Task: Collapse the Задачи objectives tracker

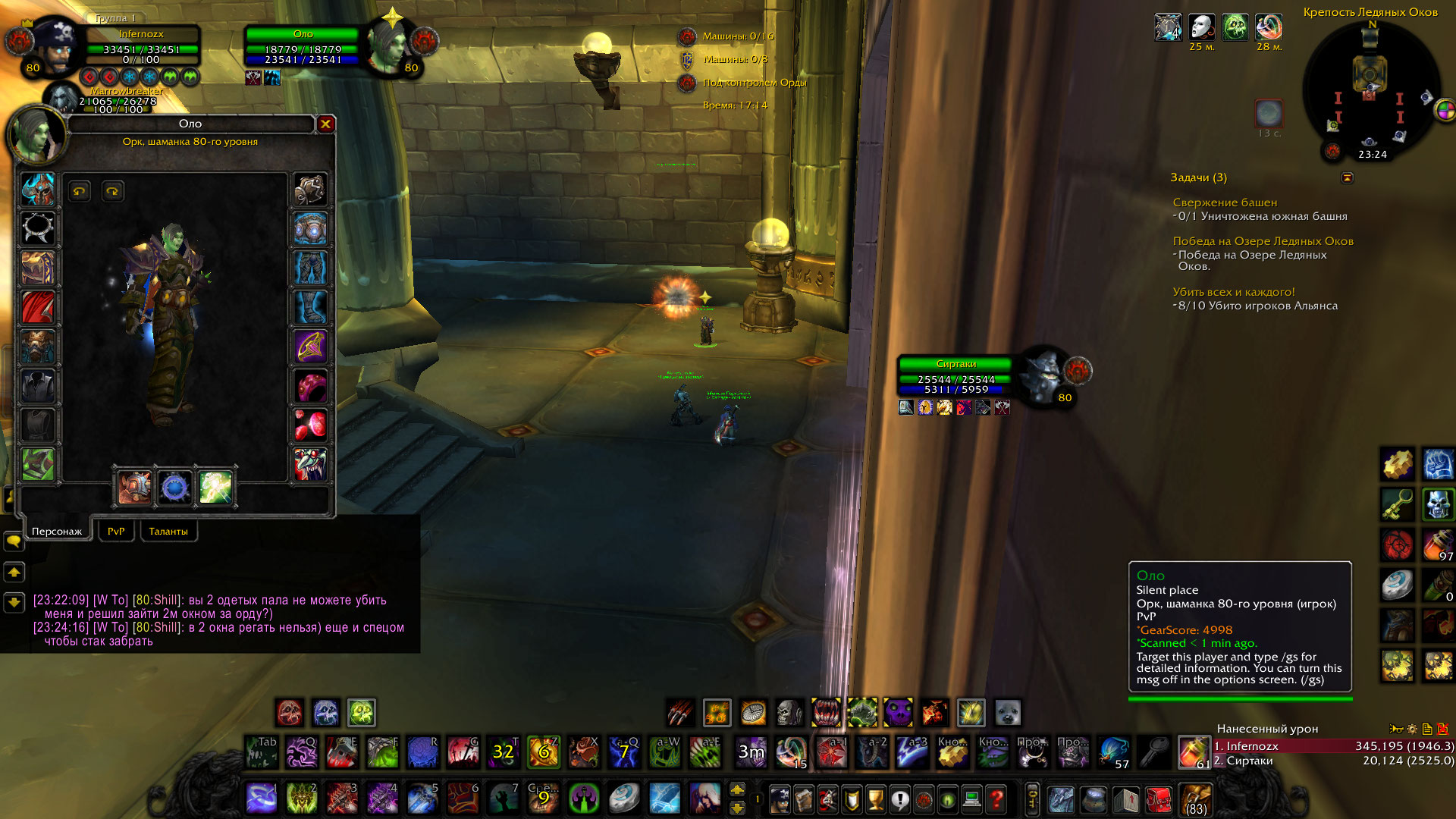Action: (1347, 177)
